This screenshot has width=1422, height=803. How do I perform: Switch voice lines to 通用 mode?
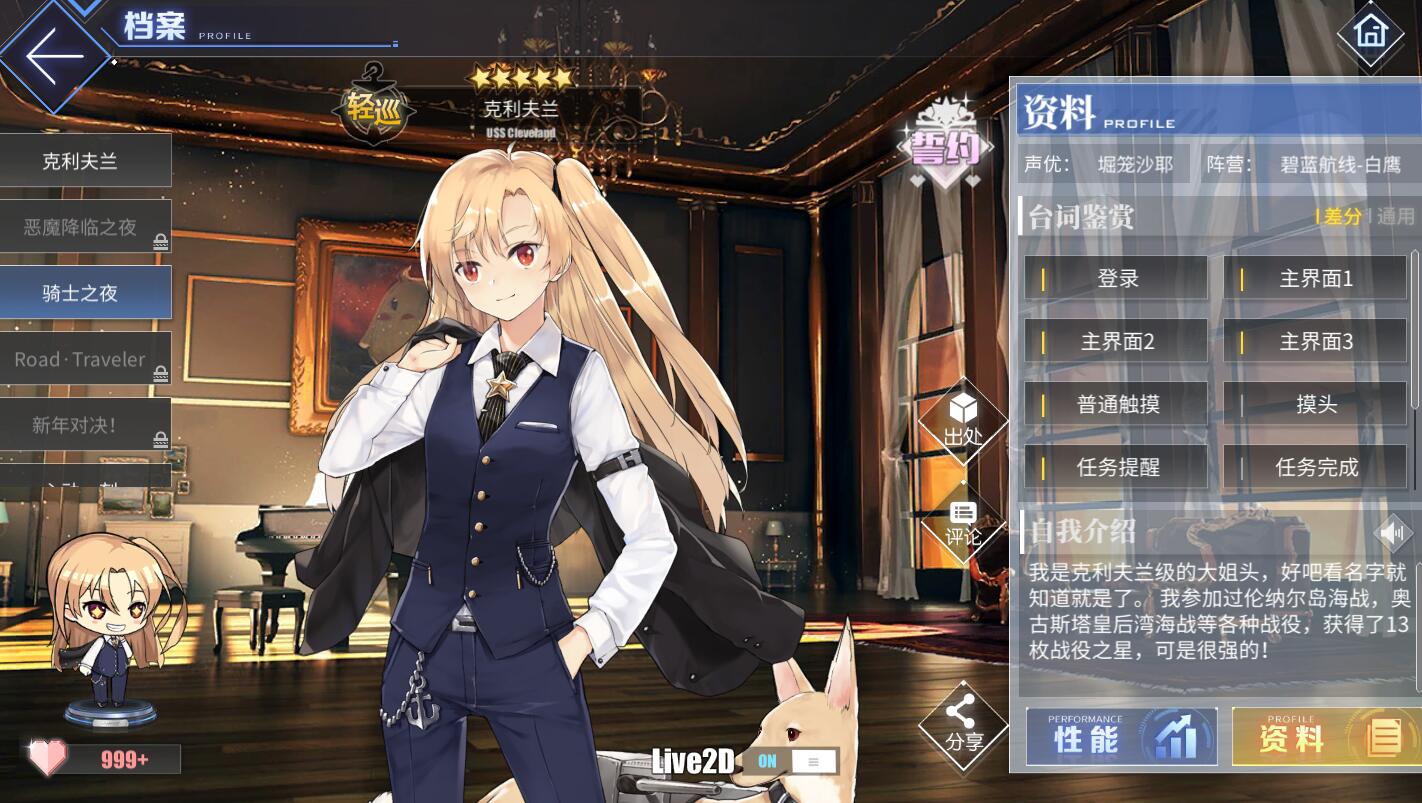click(x=1395, y=216)
